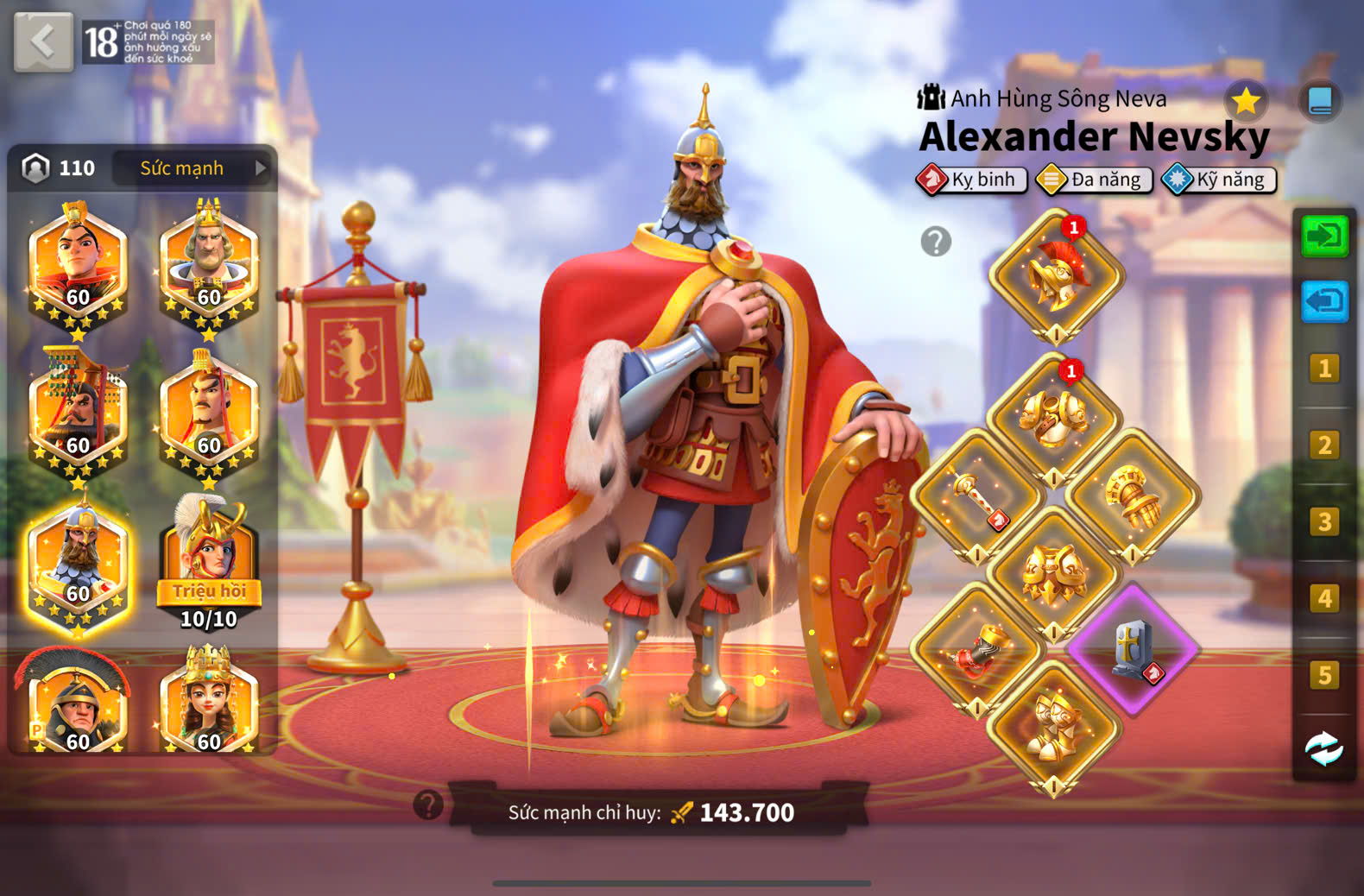Select the red-plumed helmet equipment slot

pyautogui.click(x=1056, y=276)
